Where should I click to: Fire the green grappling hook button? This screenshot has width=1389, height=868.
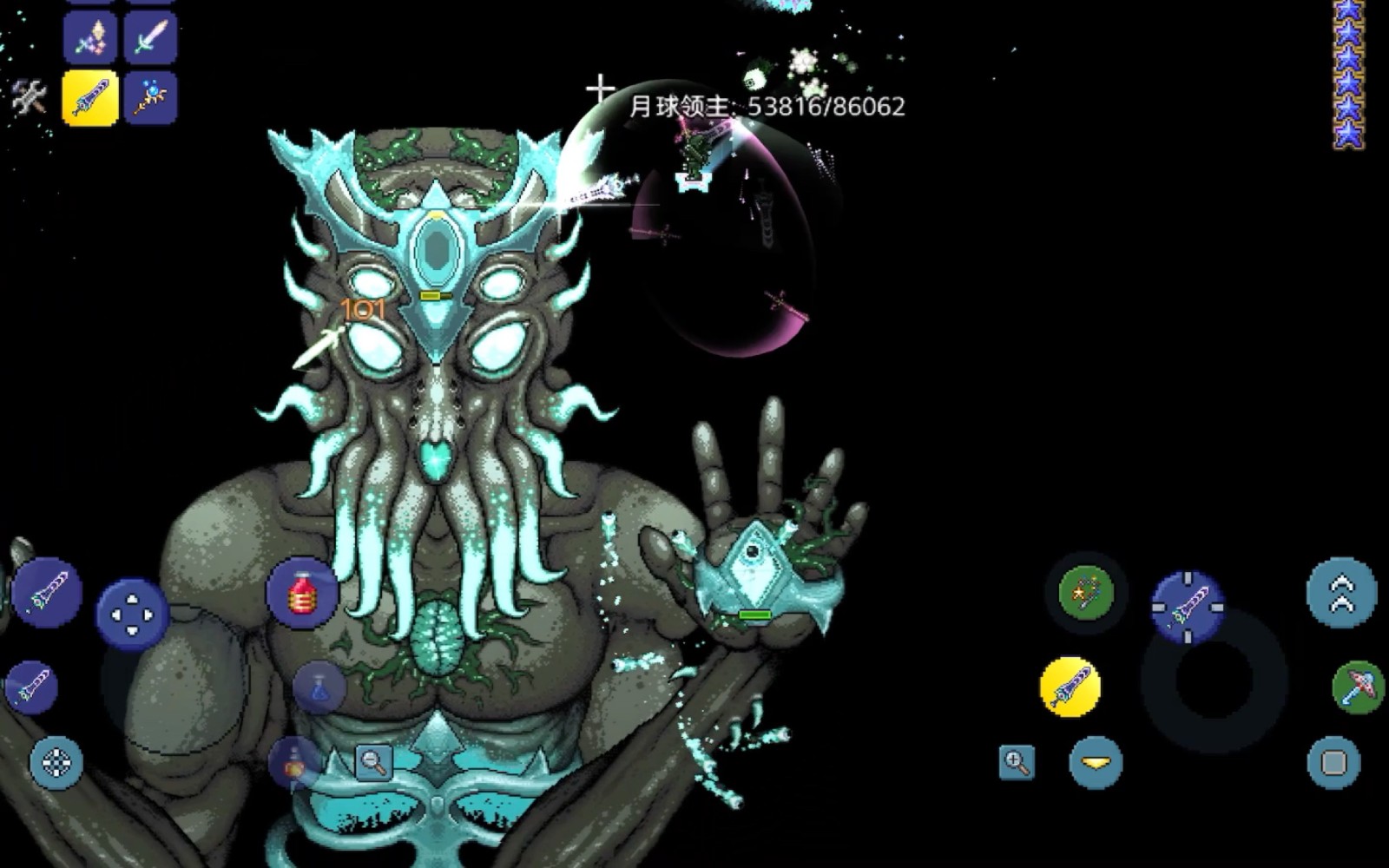[x=1085, y=593]
